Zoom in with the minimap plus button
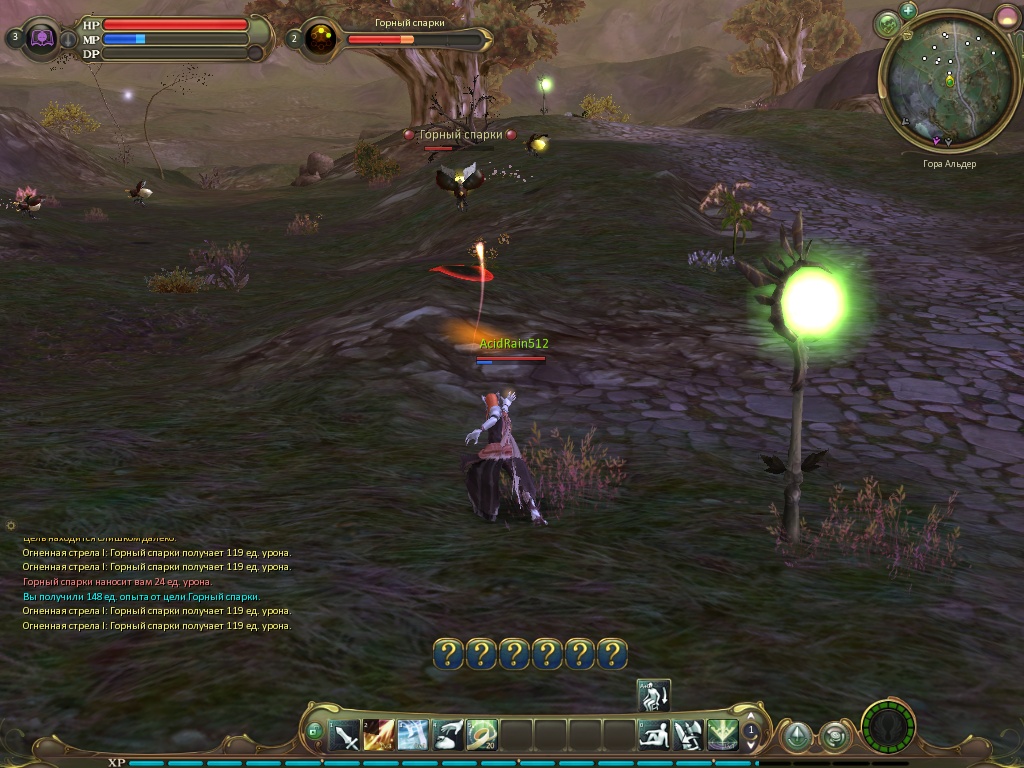Image resolution: width=1024 pixels, height=768 pixels. coord(908,11)
